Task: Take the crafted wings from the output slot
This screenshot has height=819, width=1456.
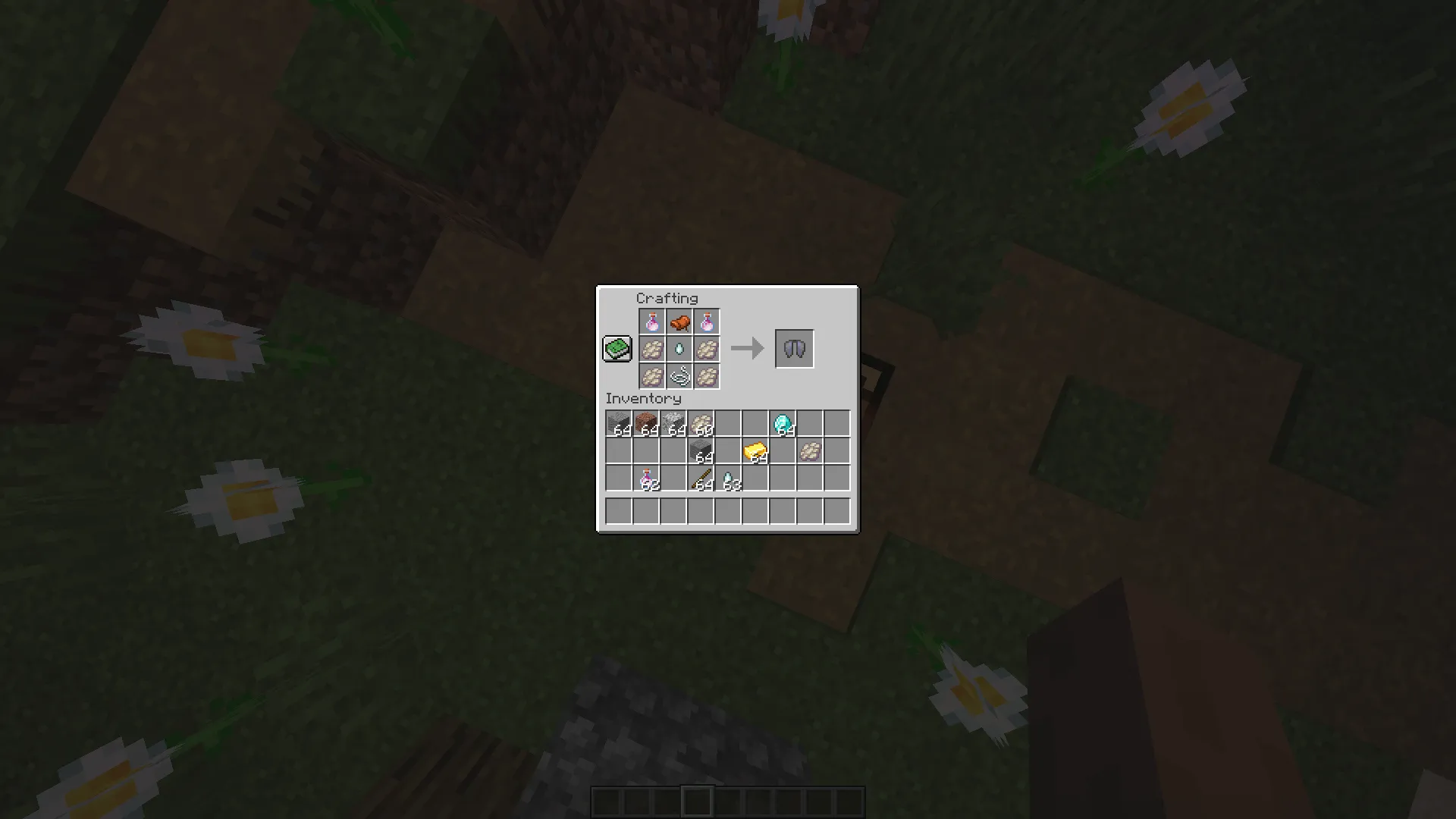Action: pos(794,349)
